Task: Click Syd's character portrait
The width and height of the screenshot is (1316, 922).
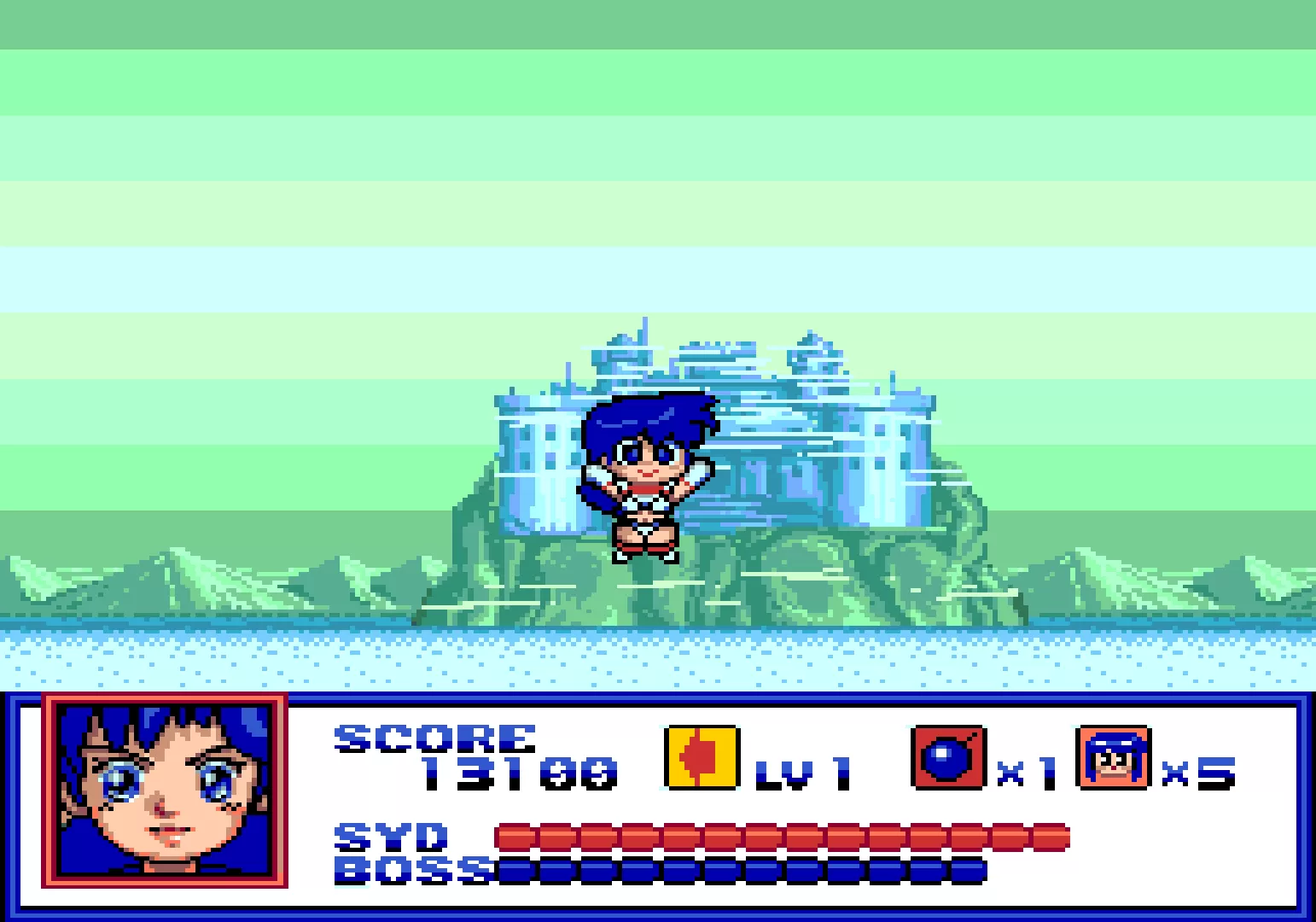Action: (165, 791)
